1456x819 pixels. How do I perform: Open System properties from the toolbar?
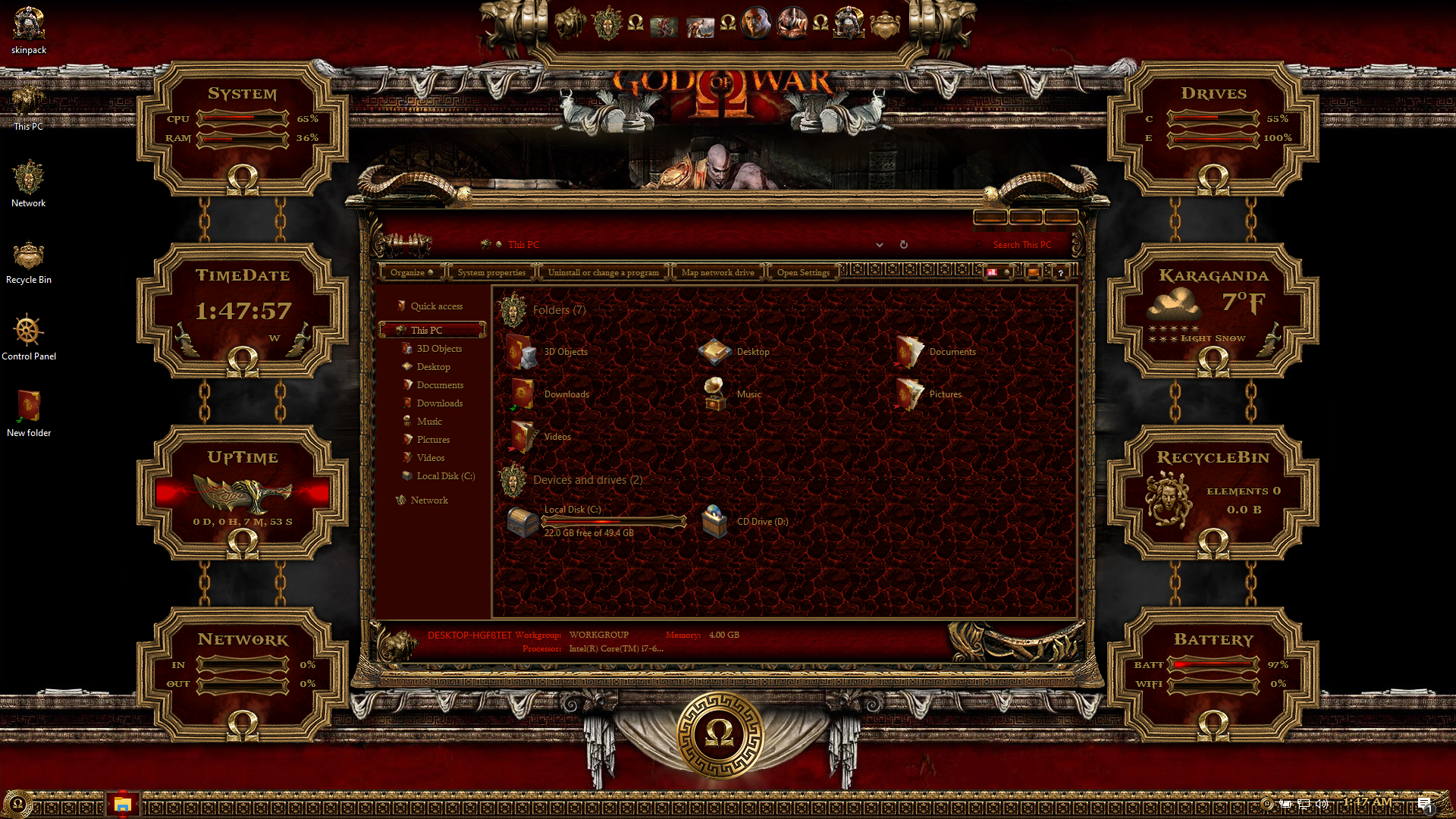click(x=491, y=272)
